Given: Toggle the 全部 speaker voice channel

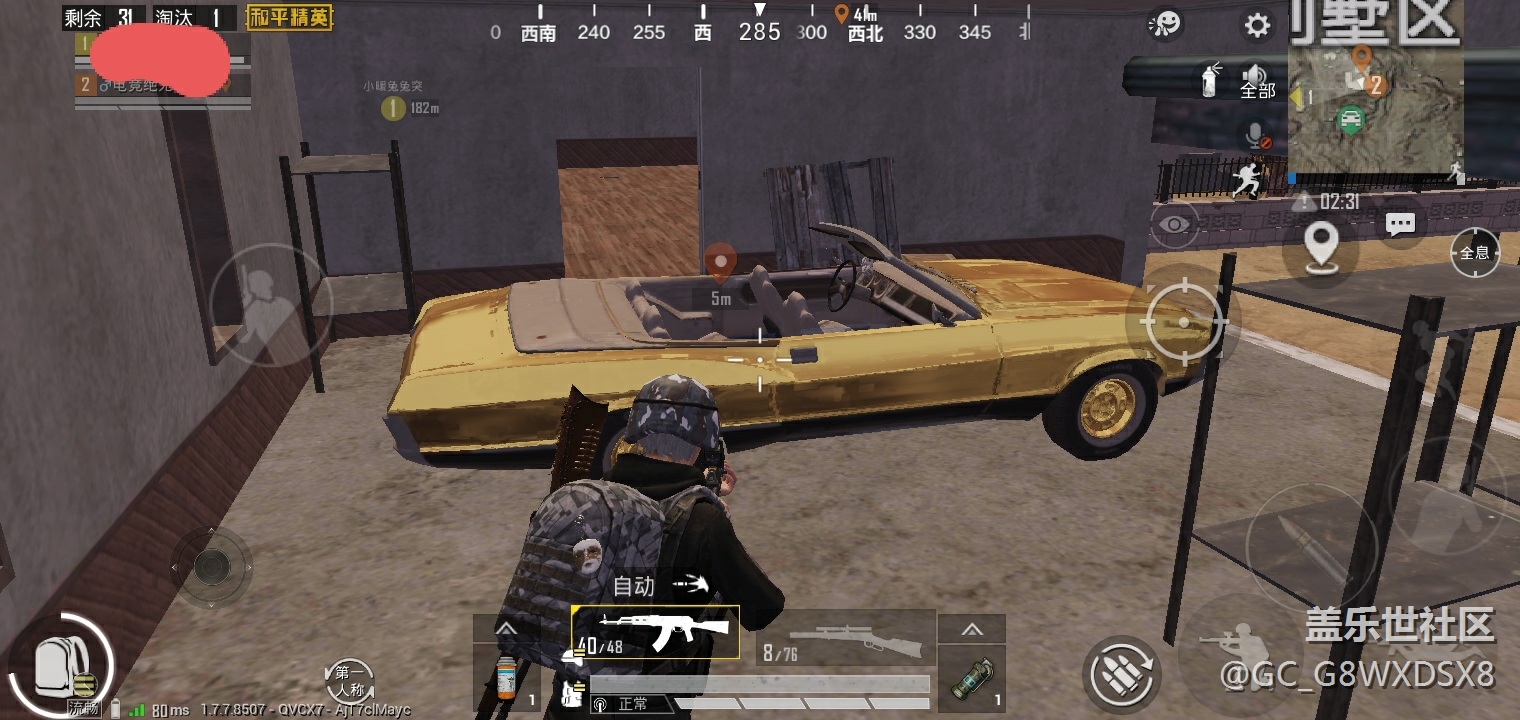Looking at the screenshot, I should (1257, 80).
